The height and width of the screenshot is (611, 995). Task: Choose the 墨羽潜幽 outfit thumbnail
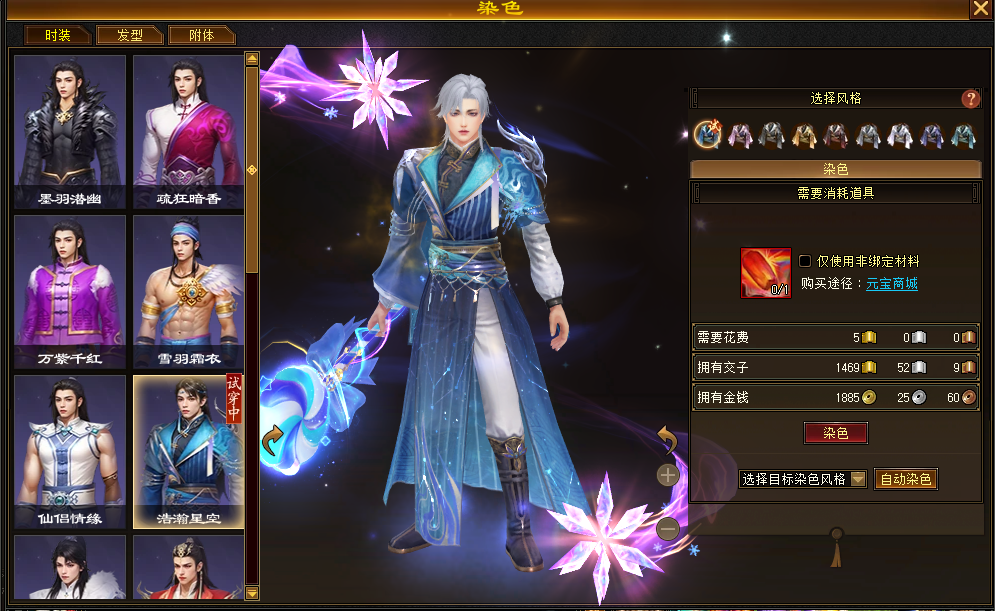pos(70,130)
